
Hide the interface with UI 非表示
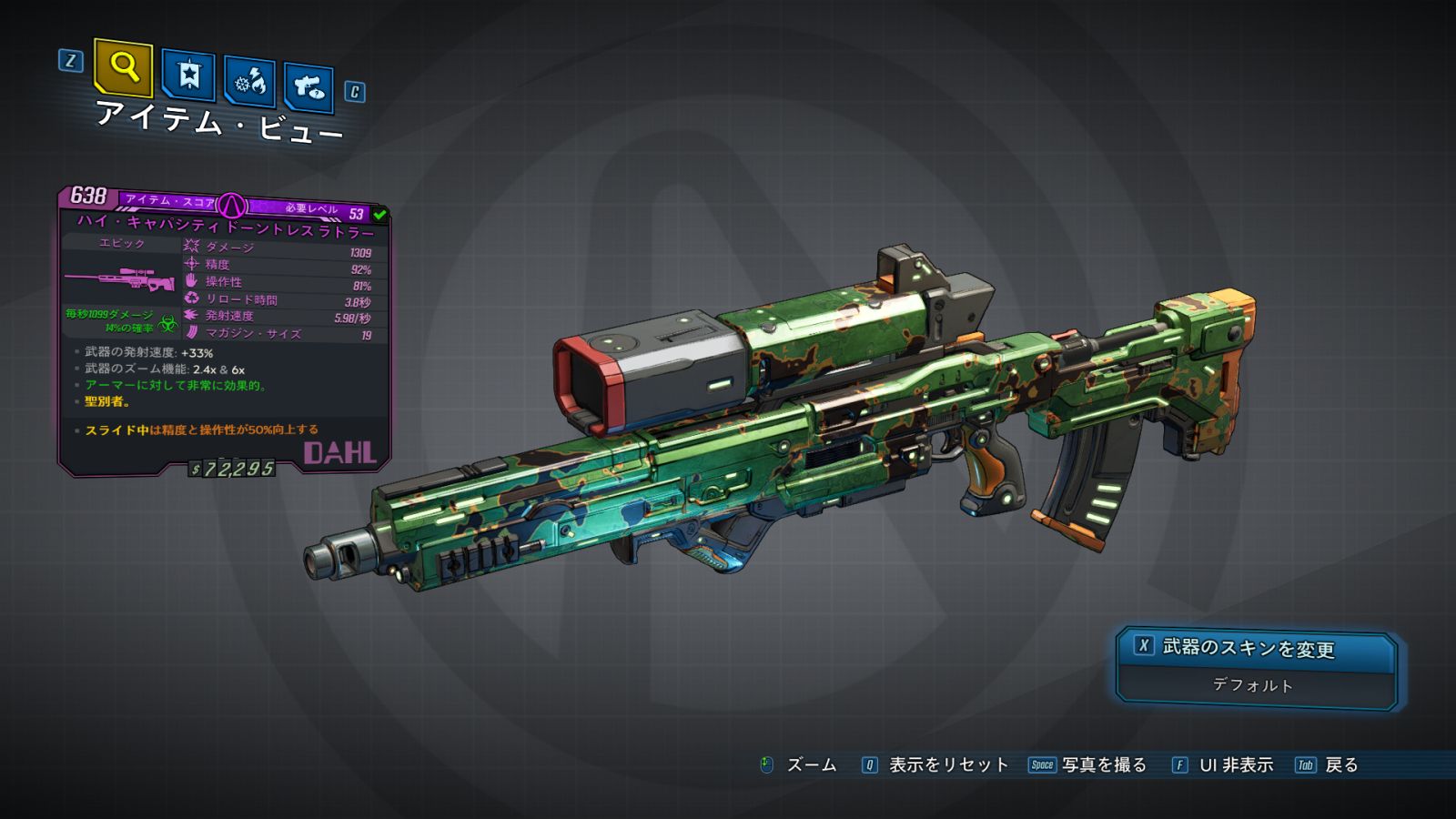1222,765
